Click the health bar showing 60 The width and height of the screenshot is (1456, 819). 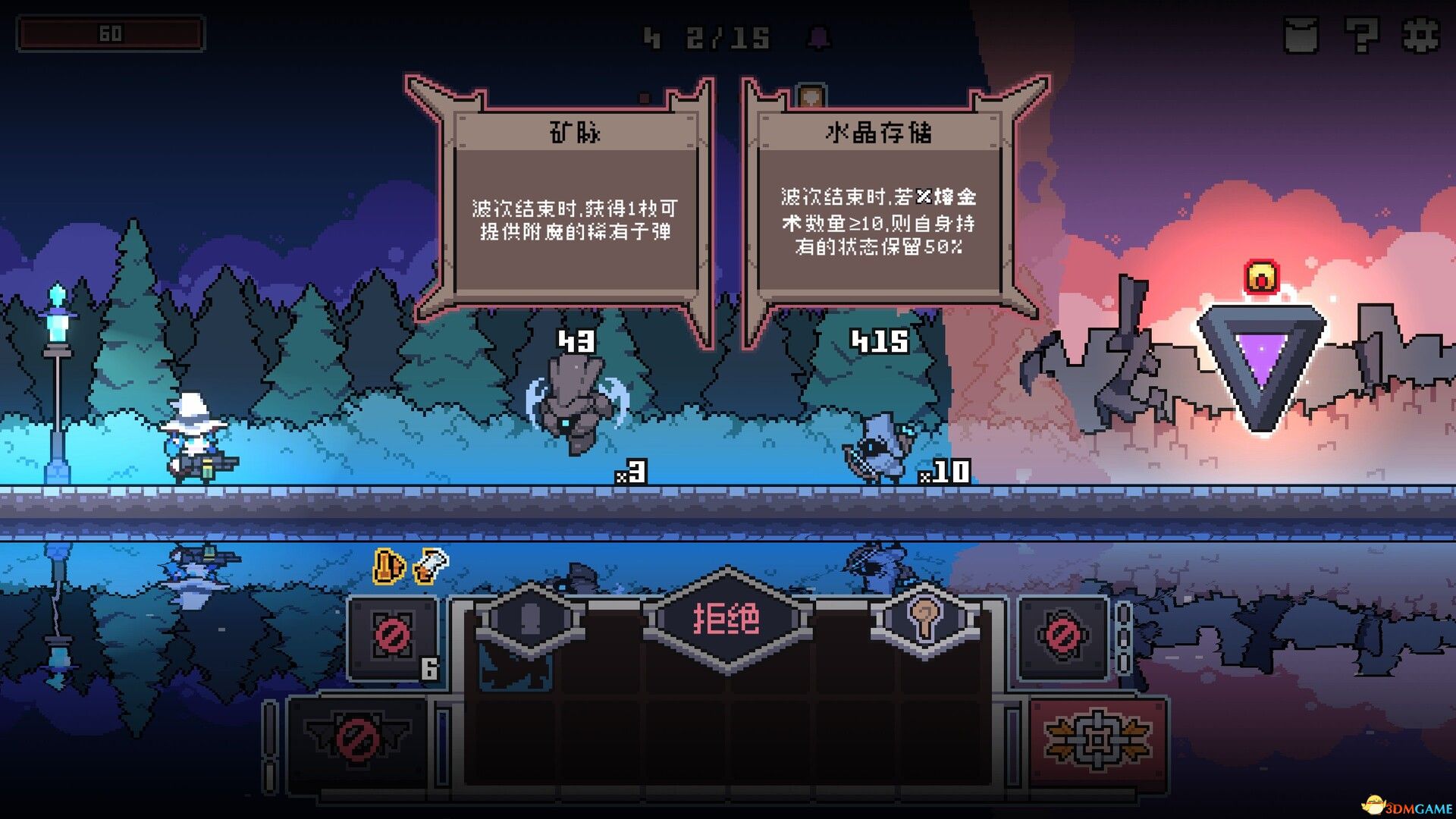click(110, 33)
